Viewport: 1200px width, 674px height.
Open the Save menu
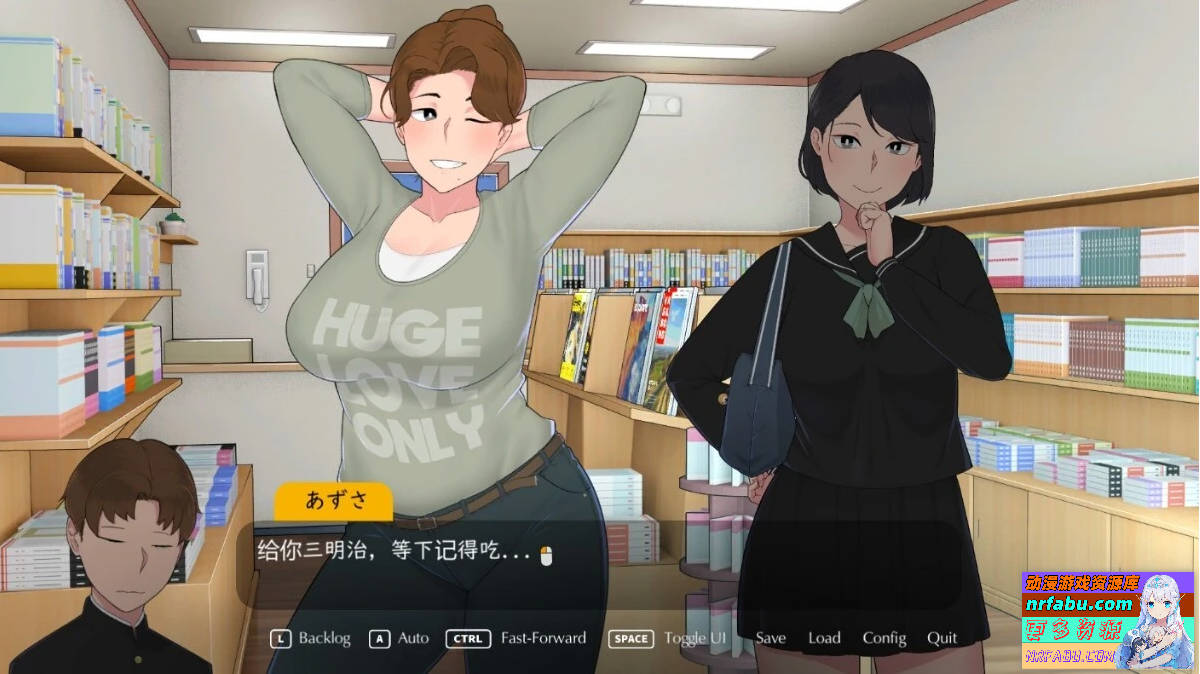770,638
